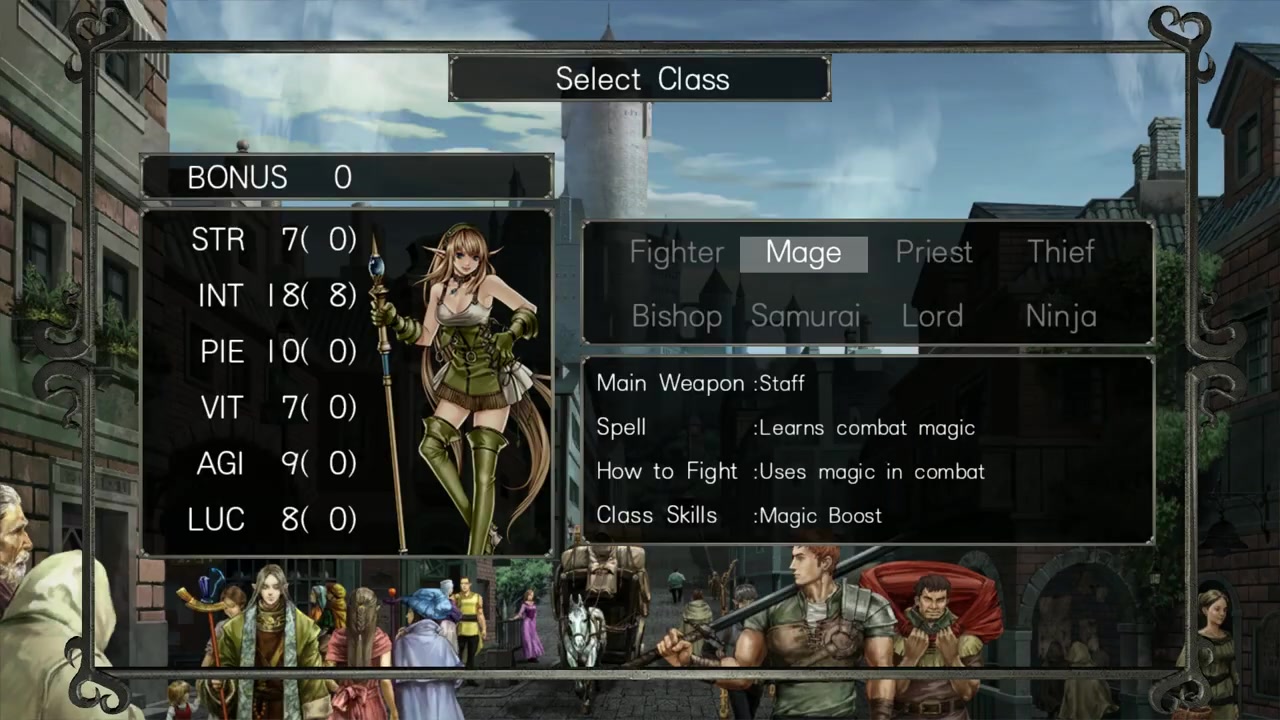This screenshot has width=1280, height=720.
Task: Pick the Priest class option
Action: pyautogui.click(x=934, y=253)
